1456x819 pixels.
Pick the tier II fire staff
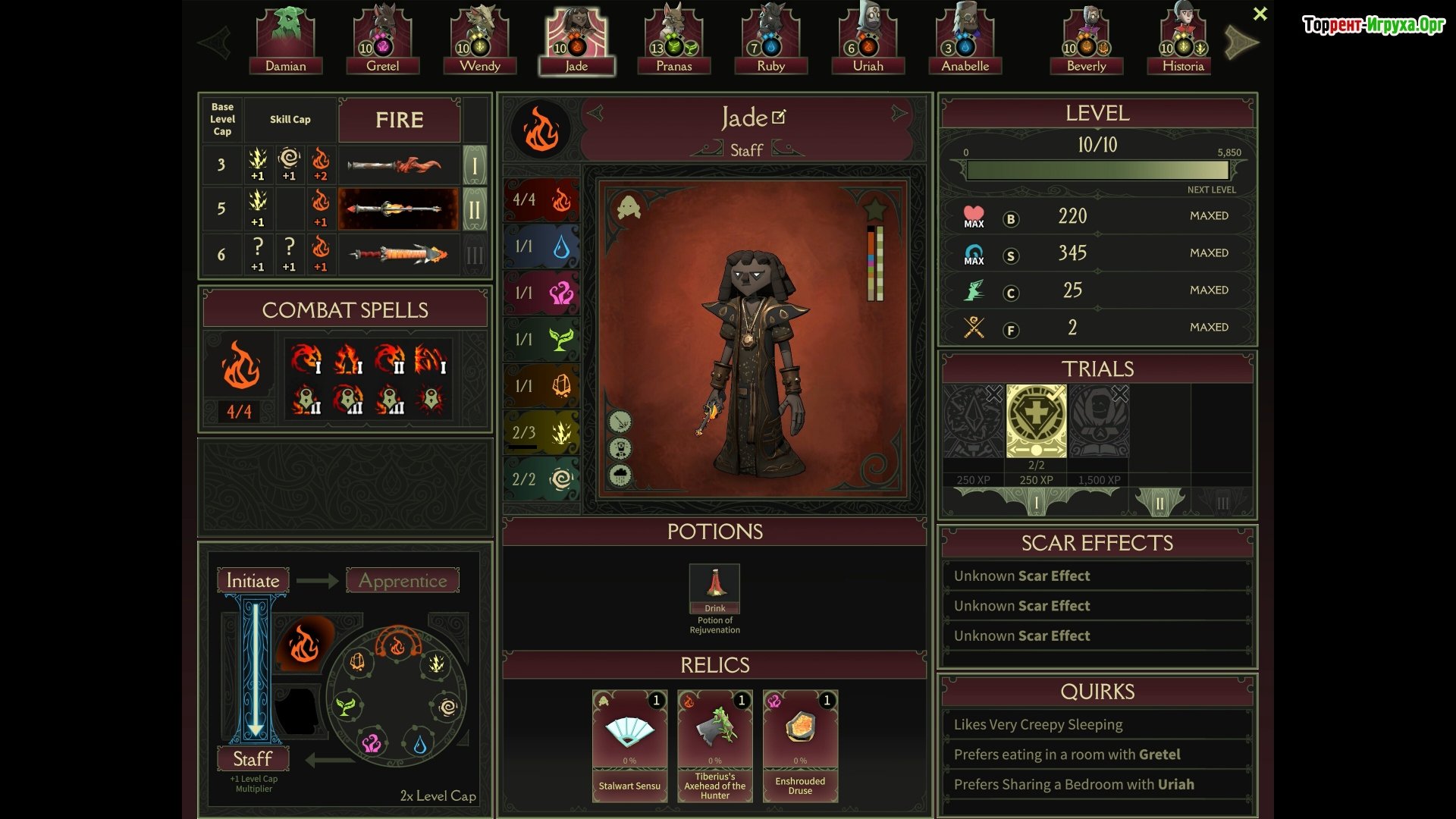pyautogui.click(x=399, y=209)
